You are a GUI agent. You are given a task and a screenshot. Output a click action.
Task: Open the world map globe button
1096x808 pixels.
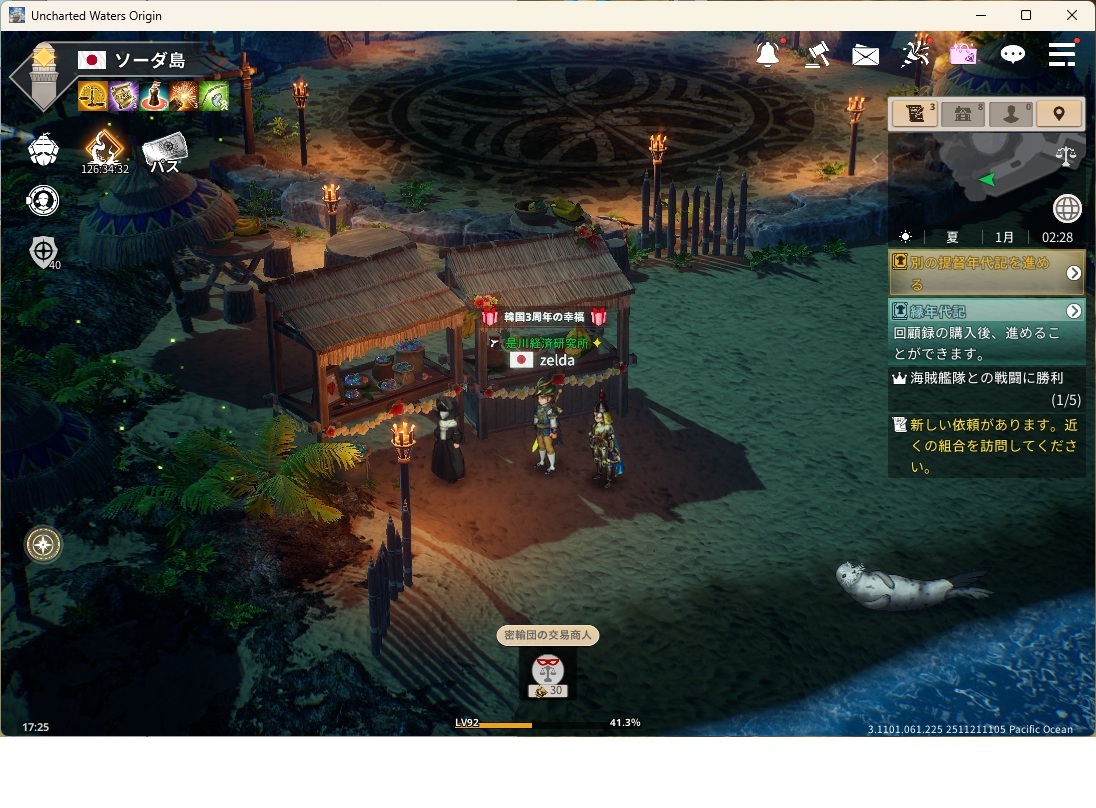click(x=1067, y=209)
